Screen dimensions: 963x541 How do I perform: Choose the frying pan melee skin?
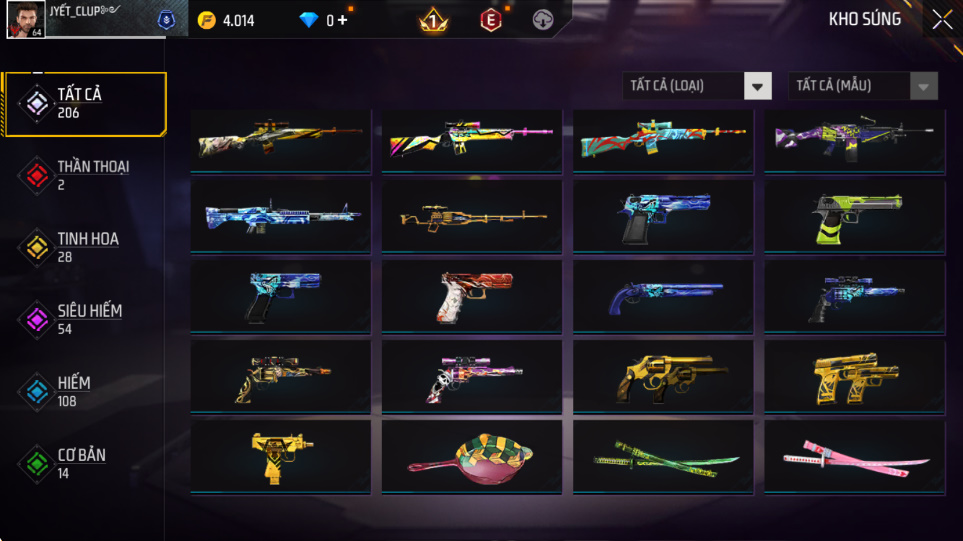coord(471,457)
